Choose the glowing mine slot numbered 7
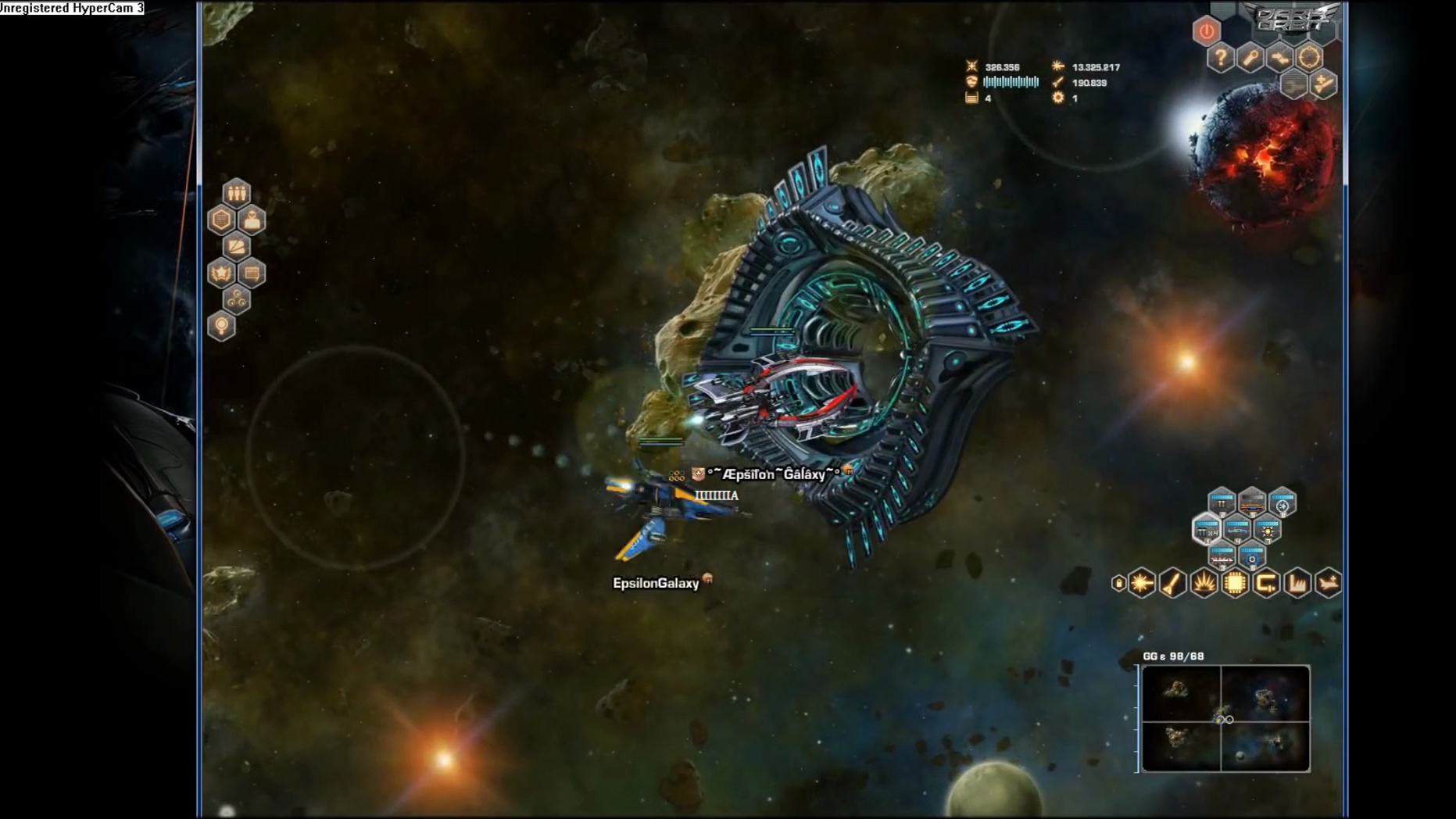1456x819 pixels. [1268, 531]
